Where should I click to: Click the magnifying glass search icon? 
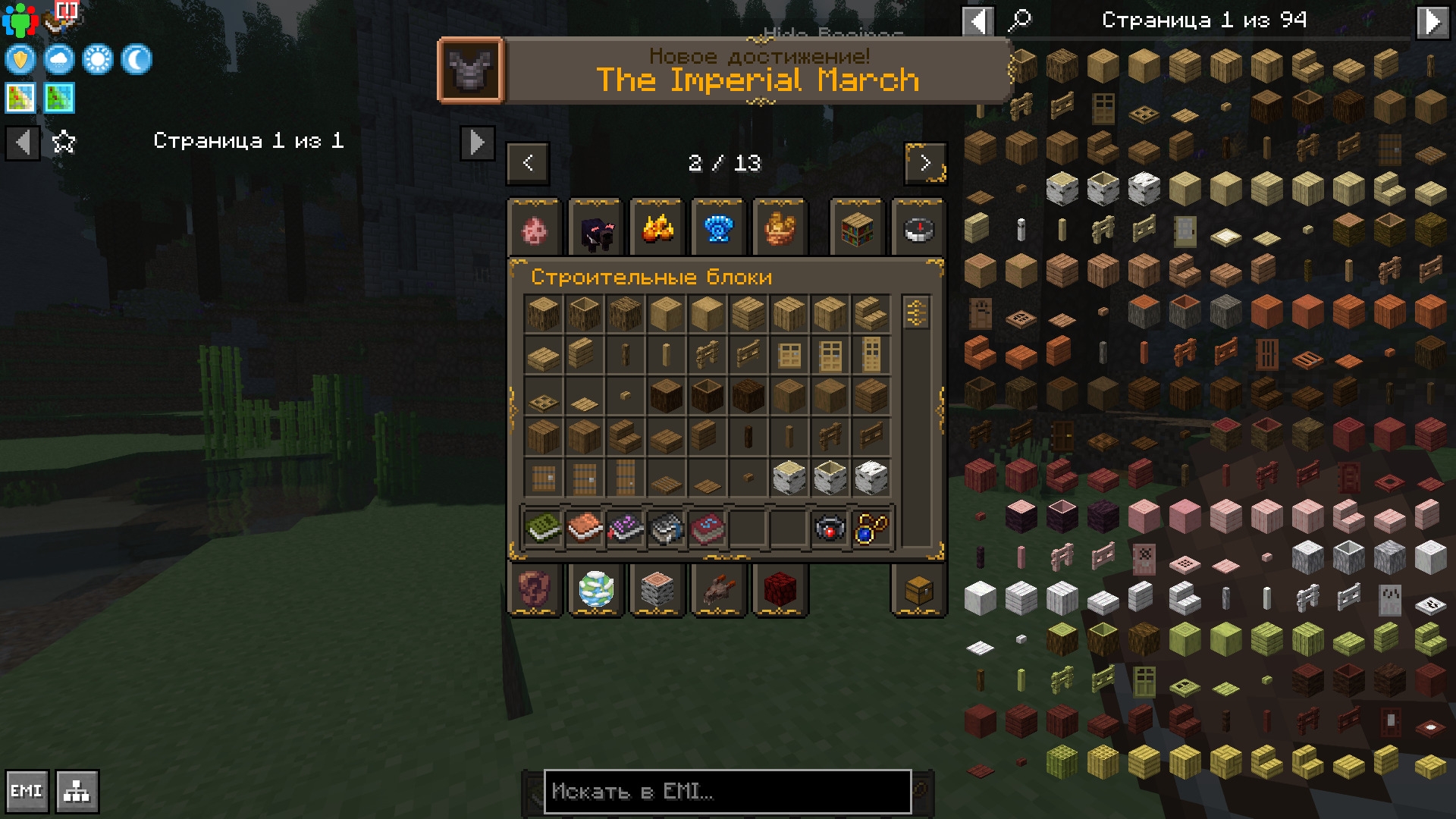coord(1019,20)
